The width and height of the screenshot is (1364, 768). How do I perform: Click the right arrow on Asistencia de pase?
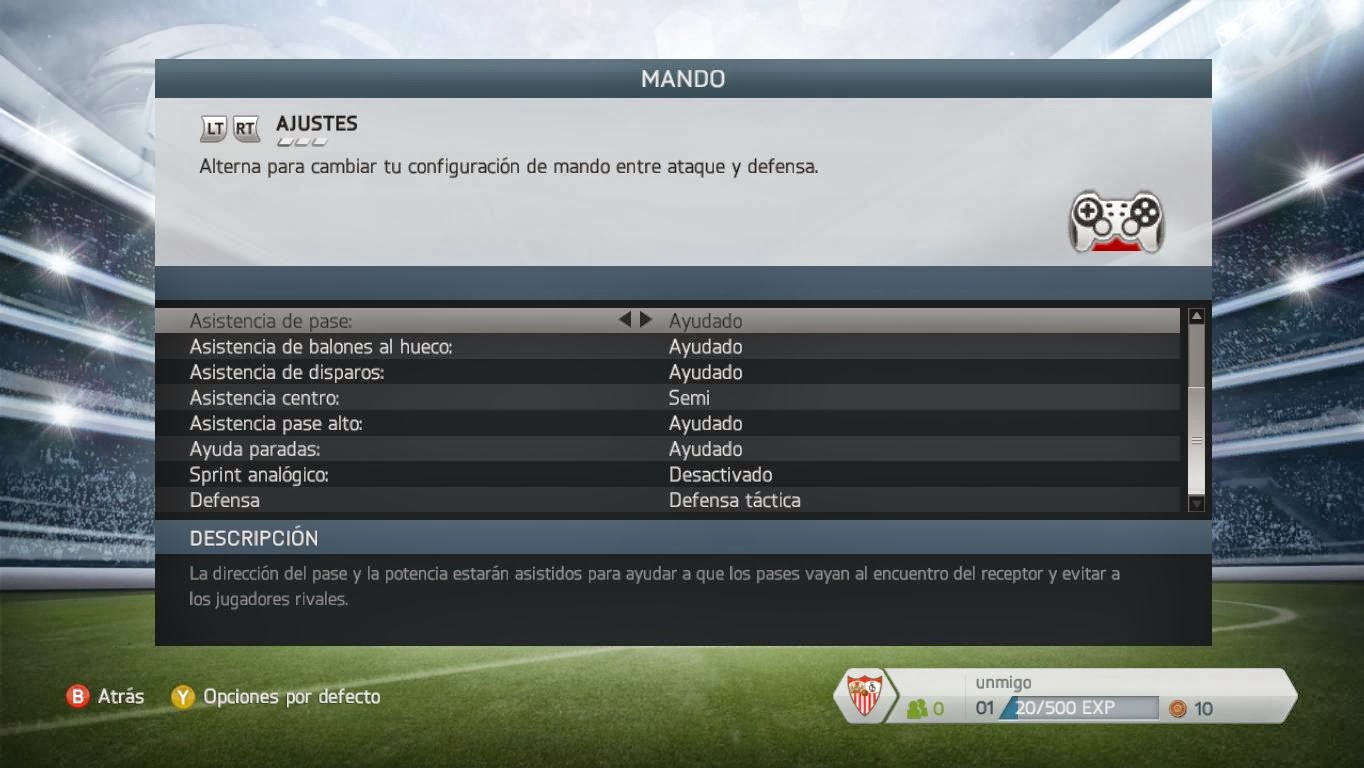[646, 320]
